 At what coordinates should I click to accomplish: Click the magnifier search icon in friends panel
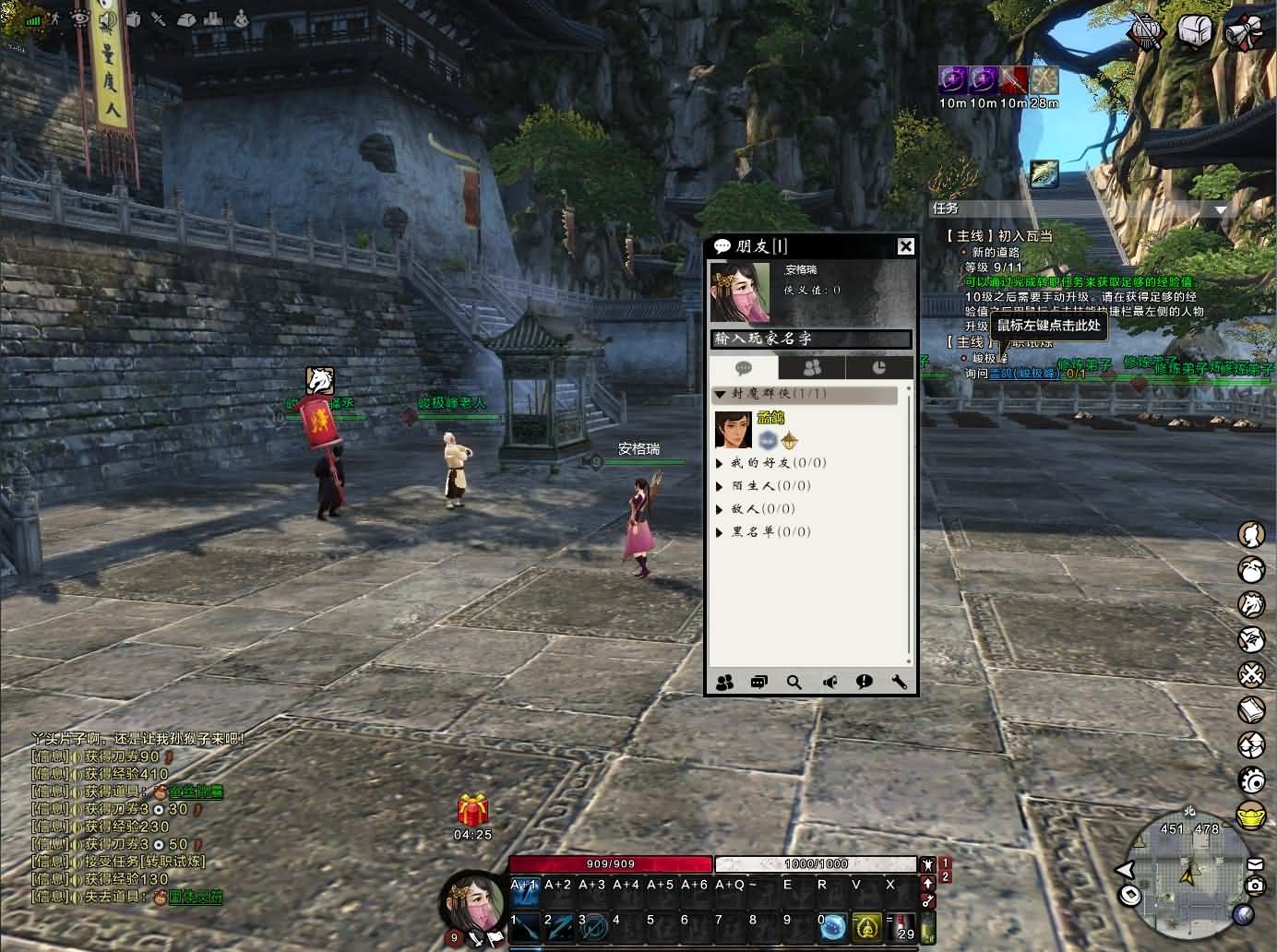pos(794,682)
